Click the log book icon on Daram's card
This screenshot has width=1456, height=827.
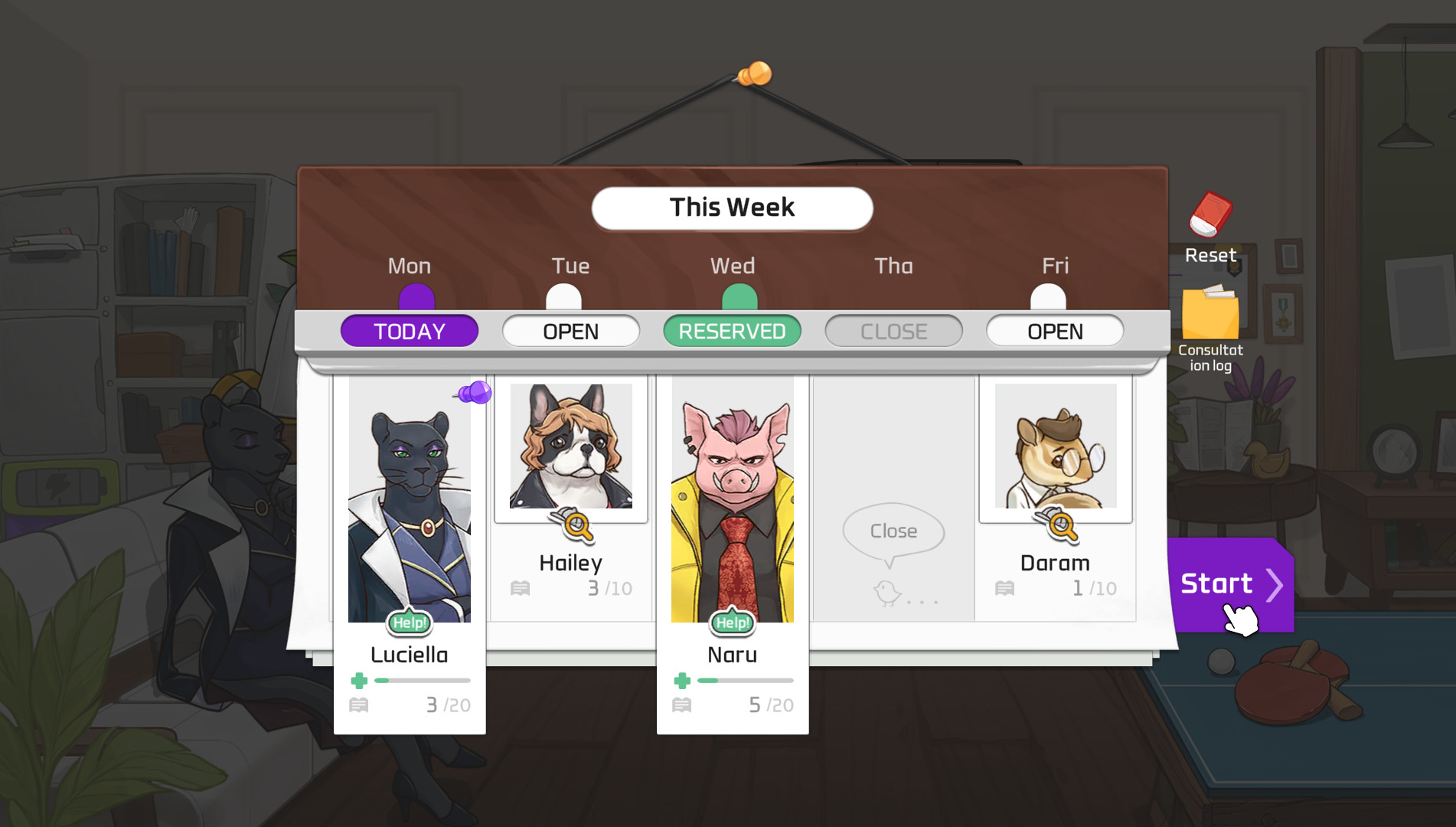(1005, 588)
